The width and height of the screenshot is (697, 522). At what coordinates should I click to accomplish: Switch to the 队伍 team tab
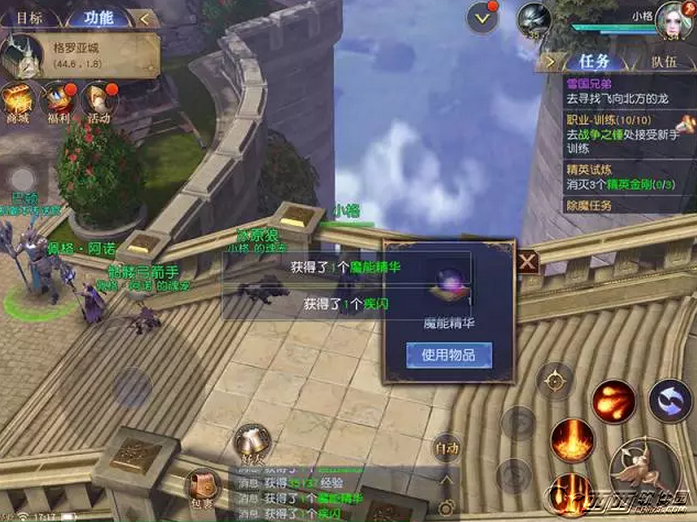click(664, 61)
